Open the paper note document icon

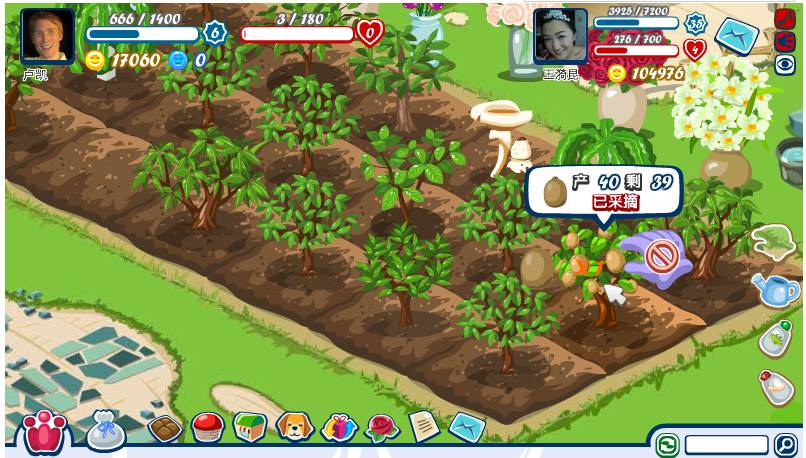tap(424, 427)
